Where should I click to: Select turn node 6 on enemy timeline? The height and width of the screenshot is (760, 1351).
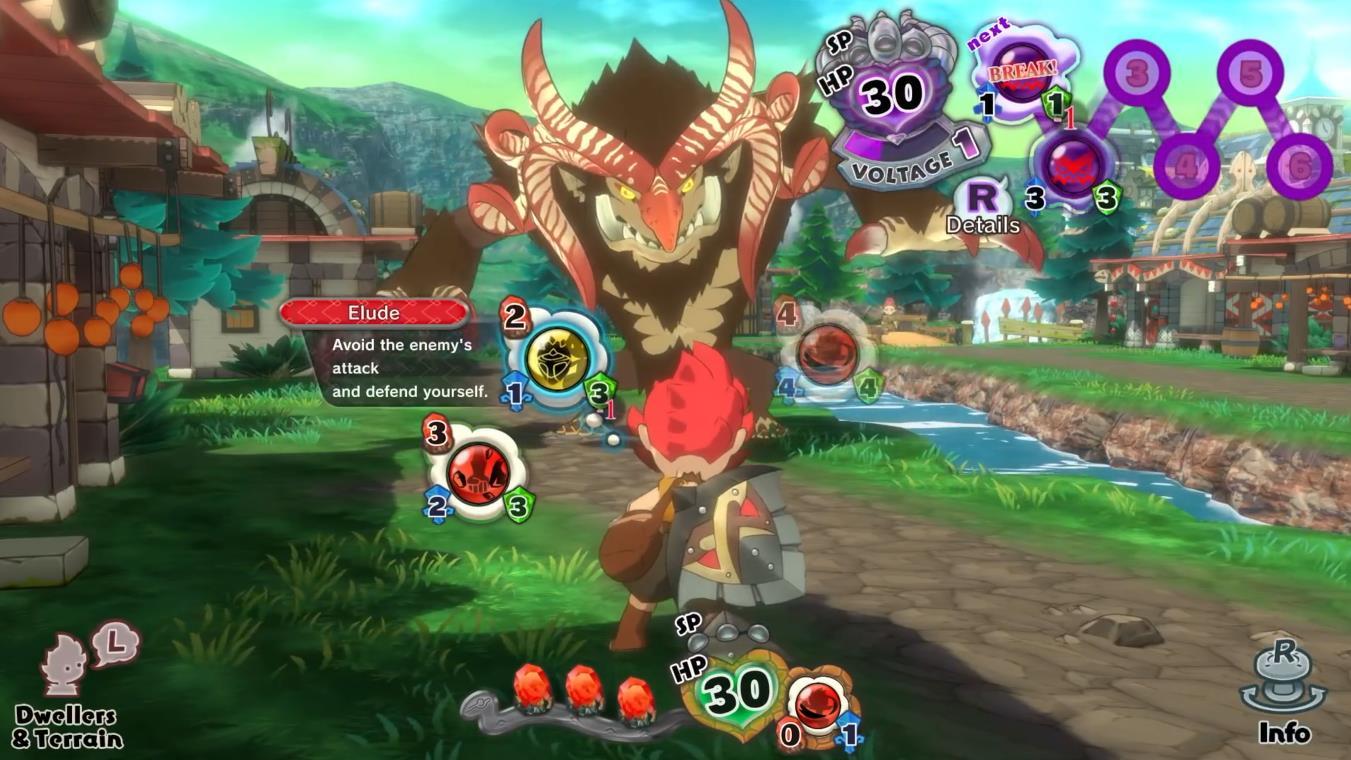pyautogui.click(x=1299, y=165)
